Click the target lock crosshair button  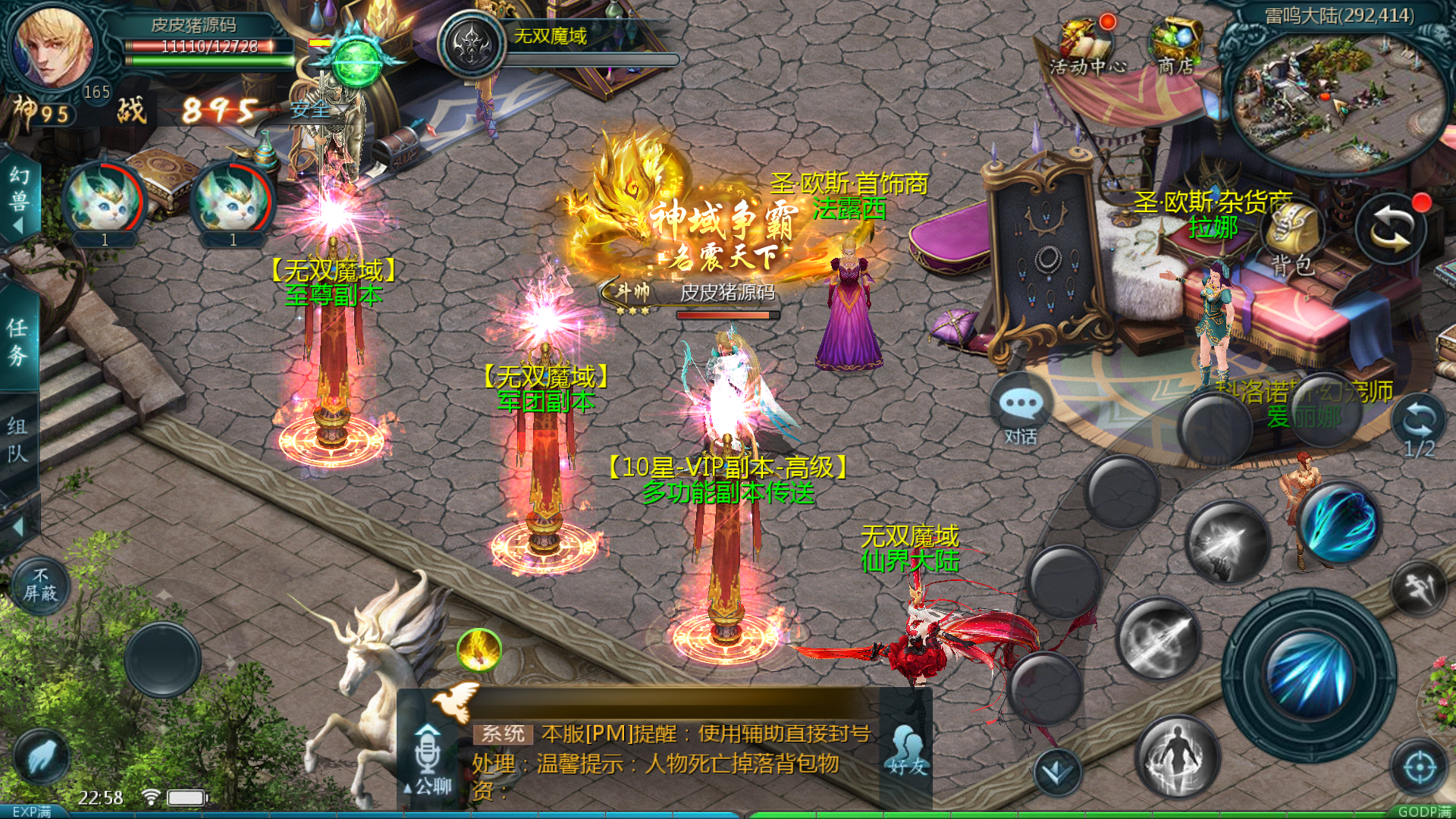pyautogui.click(x=1419, y=767)
